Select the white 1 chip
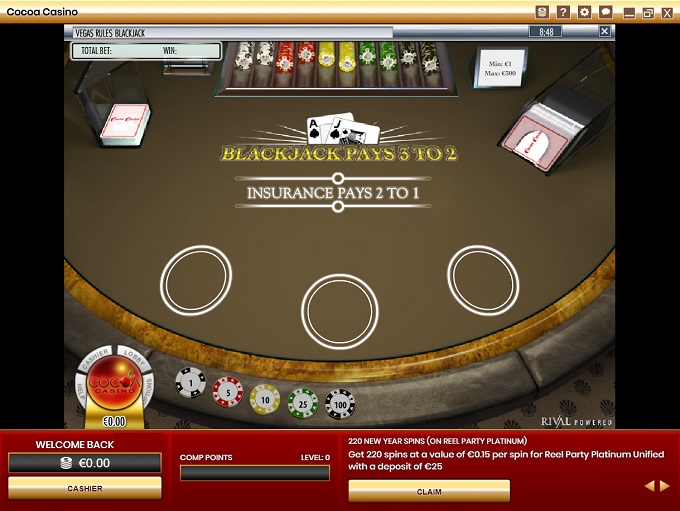This screenshot has width=680, height=511. pyautogui.click(x=190, y=381)
